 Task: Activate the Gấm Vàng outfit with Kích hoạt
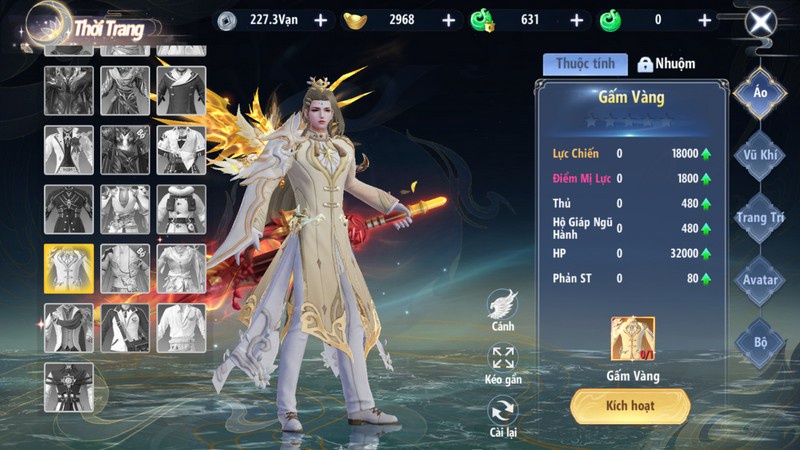630,406
